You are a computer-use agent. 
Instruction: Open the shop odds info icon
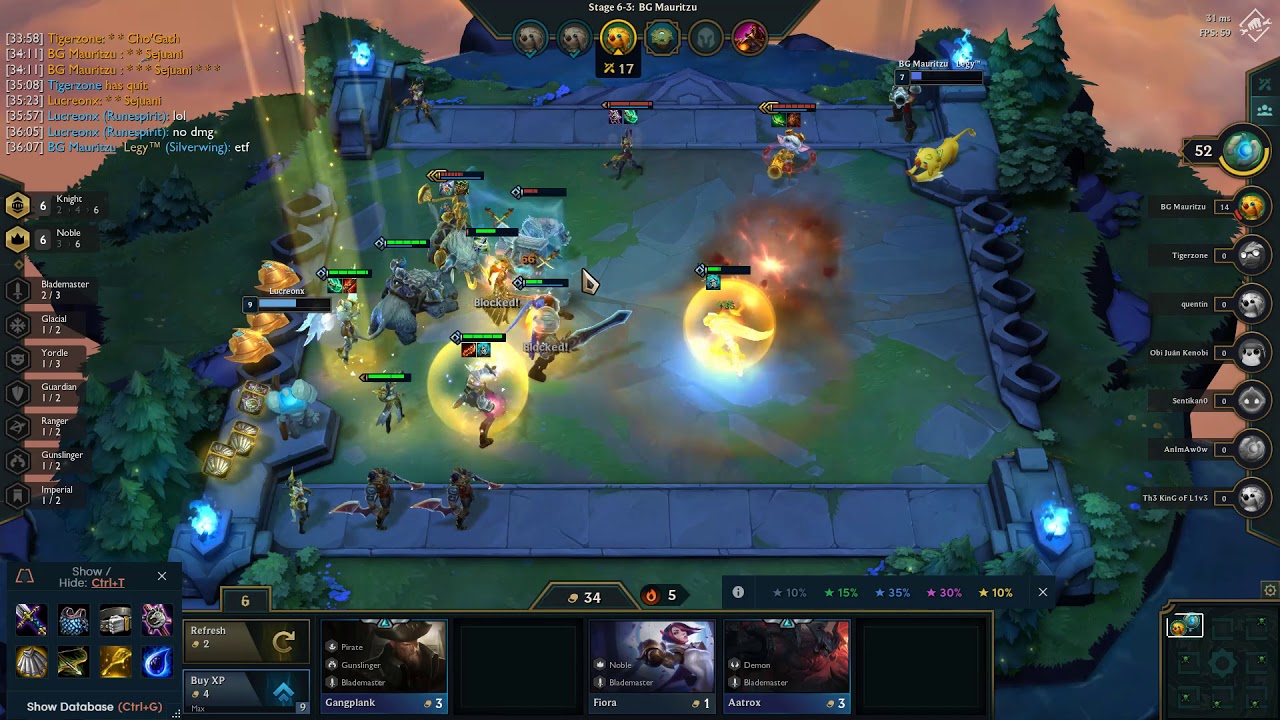pyautogui.click(x=738, y=592)
